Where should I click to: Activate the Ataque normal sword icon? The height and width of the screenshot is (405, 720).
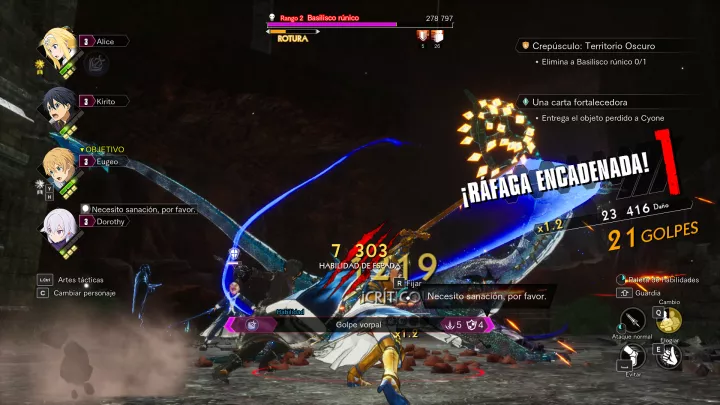[x=631, y=321]
